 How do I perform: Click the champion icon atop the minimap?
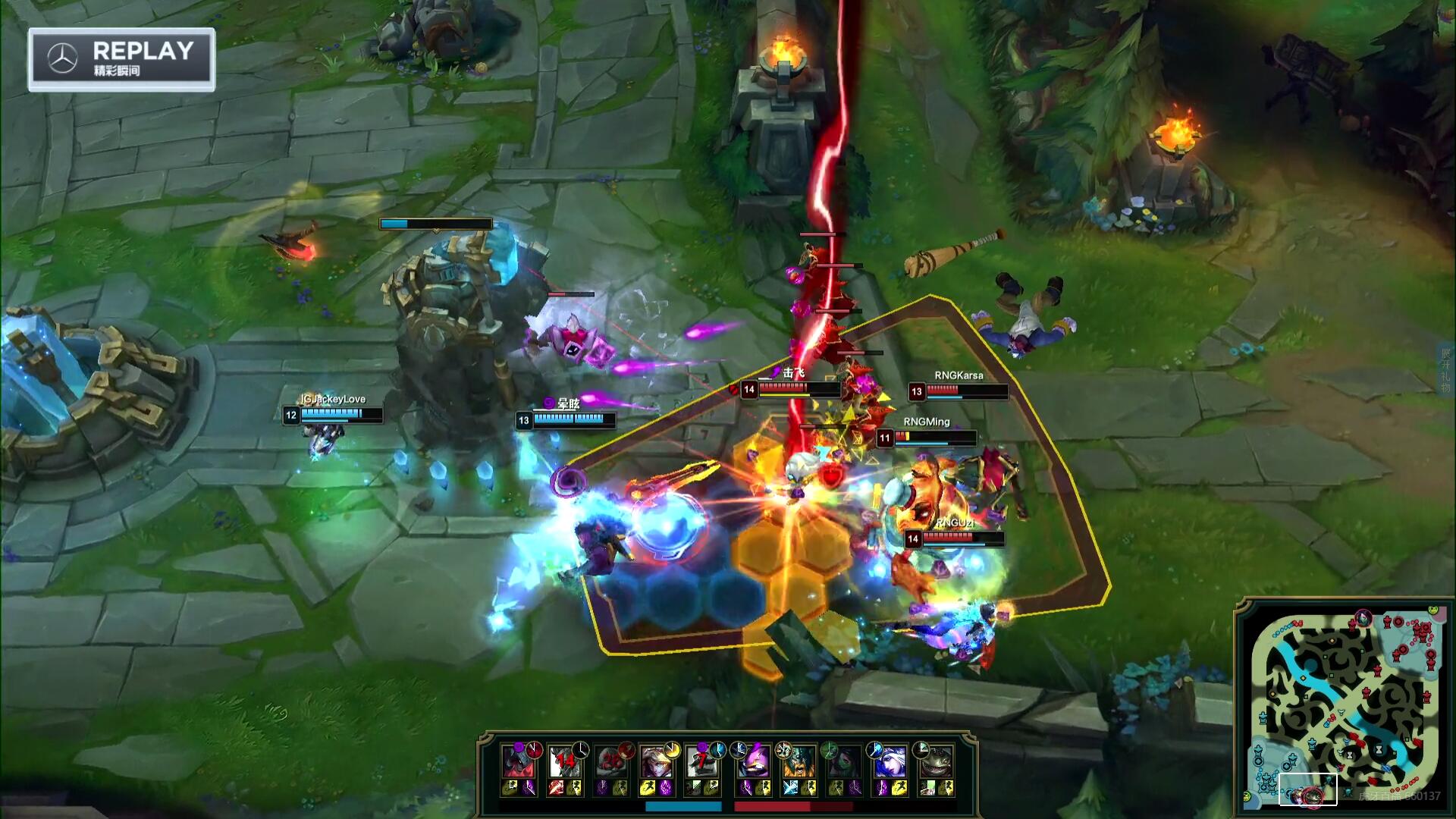tap(1363, 619)
